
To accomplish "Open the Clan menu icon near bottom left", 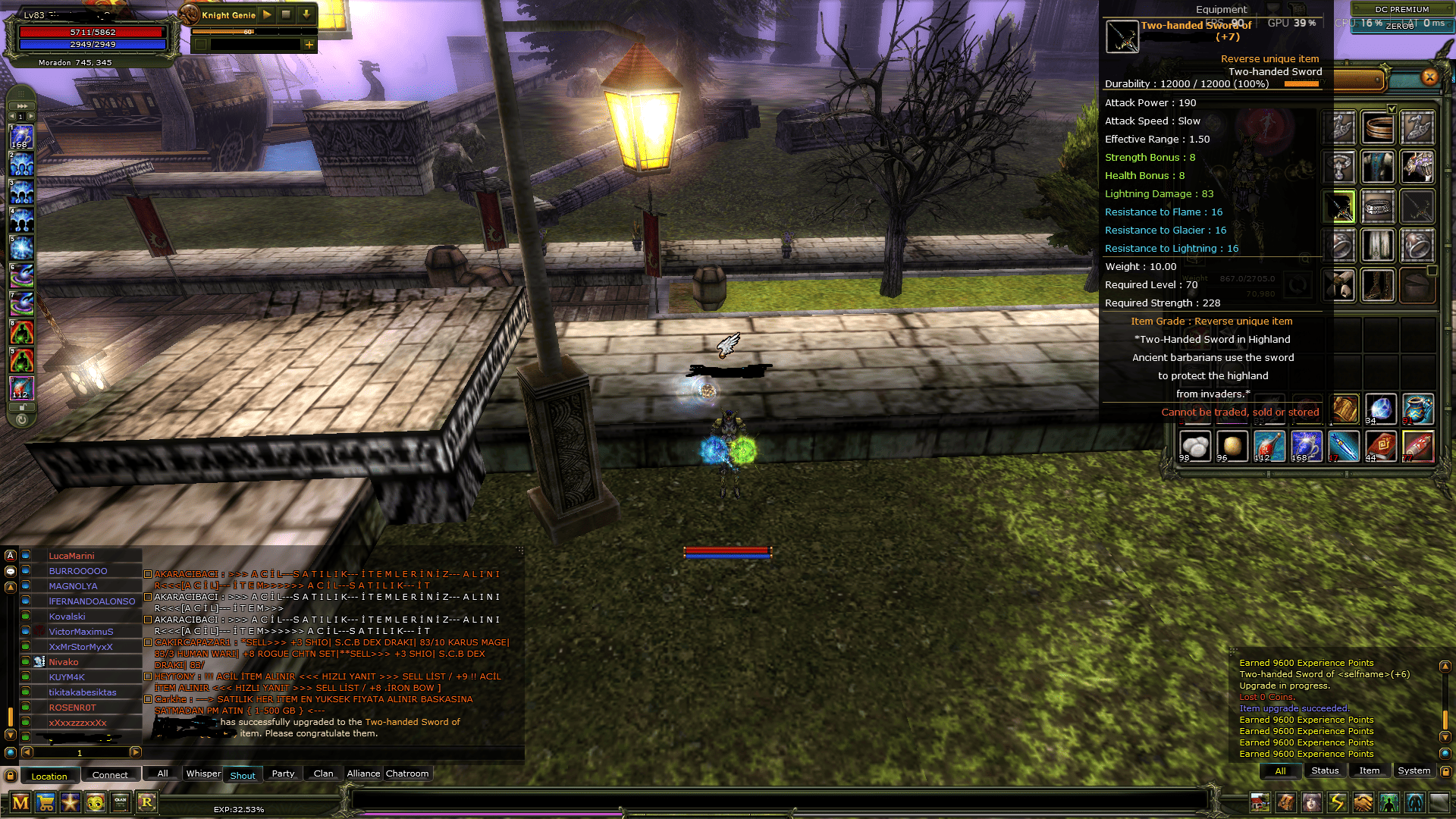I will pos(121,802).
